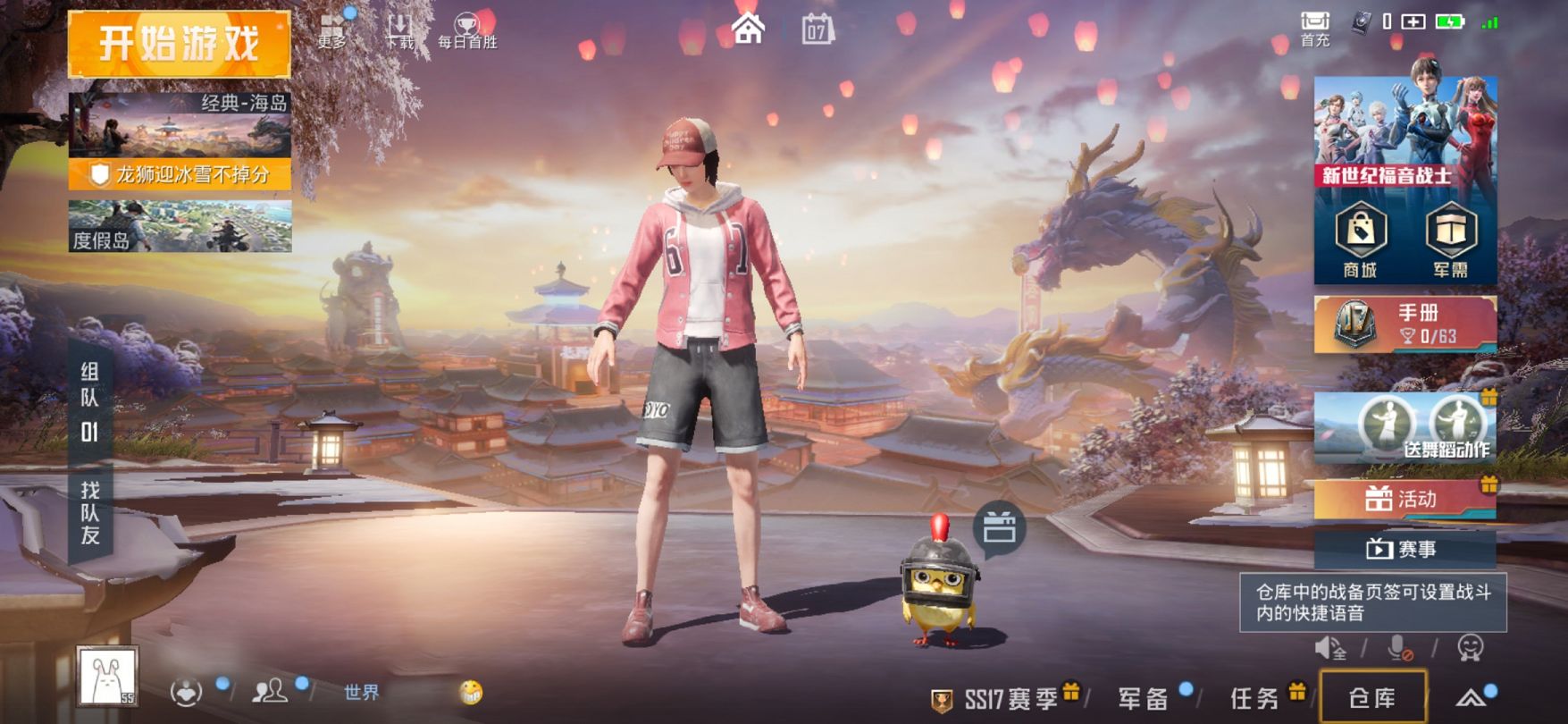Open the 赛事 esports section
1568x724 pixels.
point(1404,549)
